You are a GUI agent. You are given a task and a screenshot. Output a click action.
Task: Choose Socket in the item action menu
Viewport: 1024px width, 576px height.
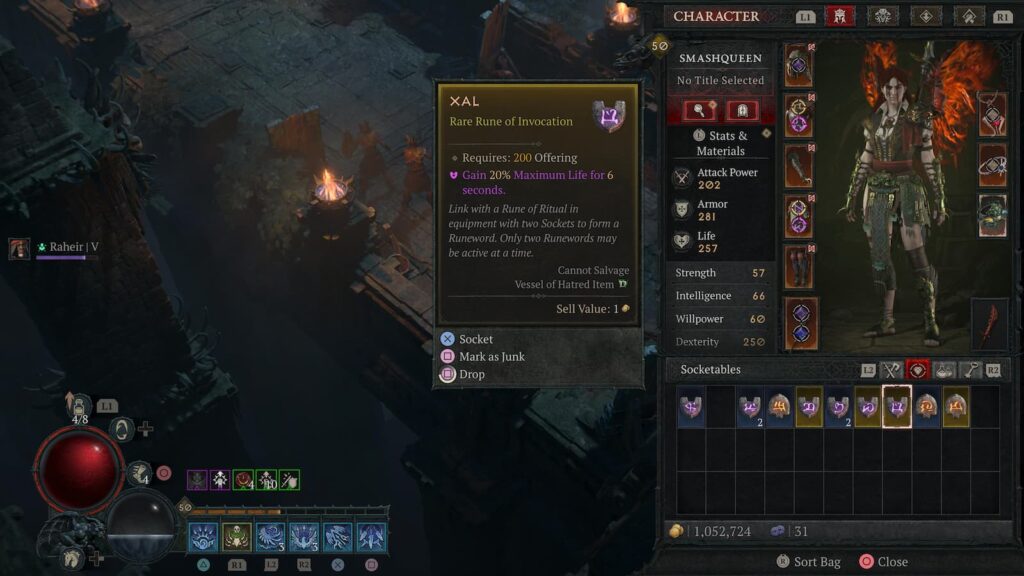pyautogui.click(x=475, y=340)
